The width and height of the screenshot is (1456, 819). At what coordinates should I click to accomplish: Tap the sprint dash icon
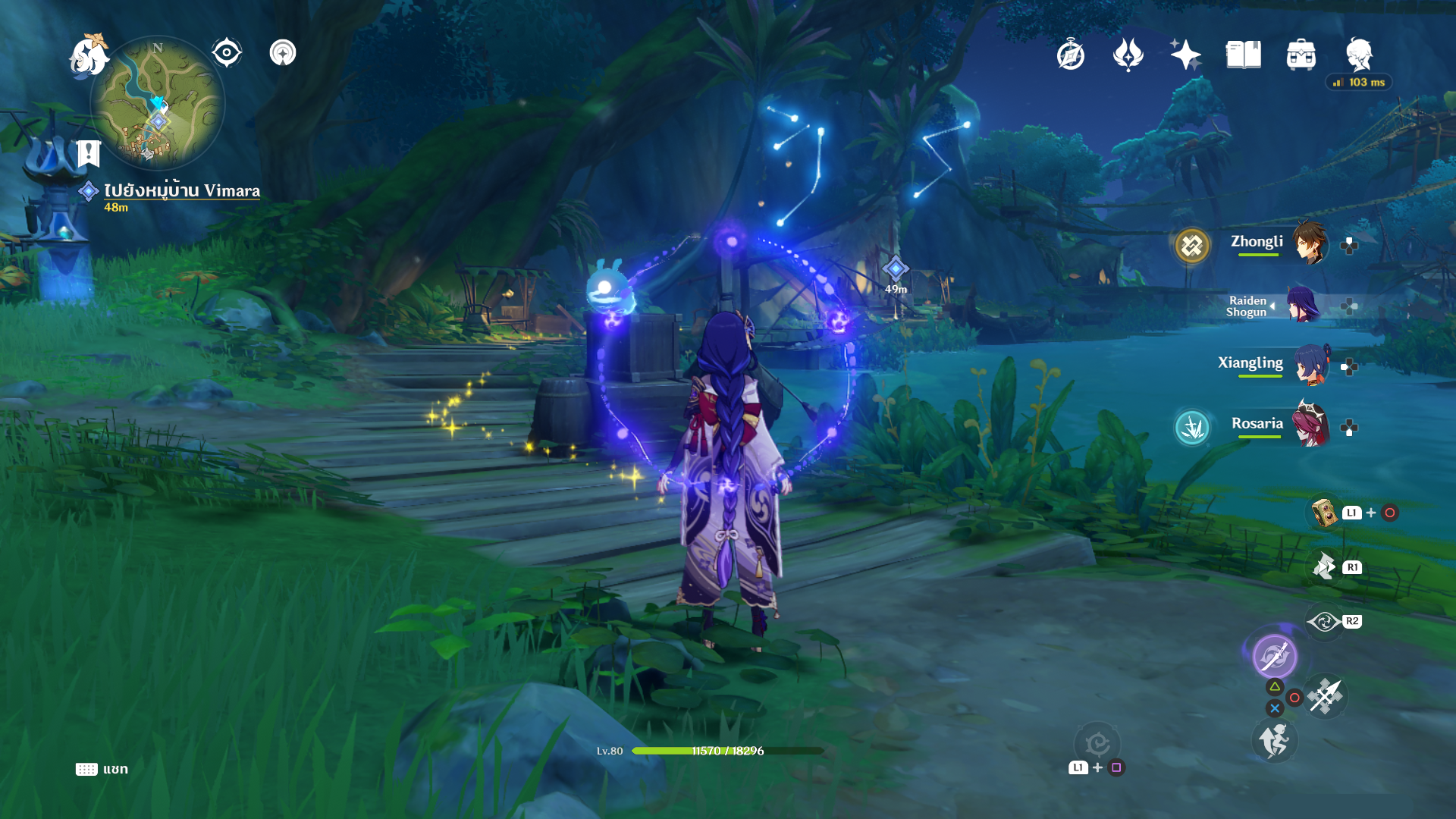pos(1274,741)
